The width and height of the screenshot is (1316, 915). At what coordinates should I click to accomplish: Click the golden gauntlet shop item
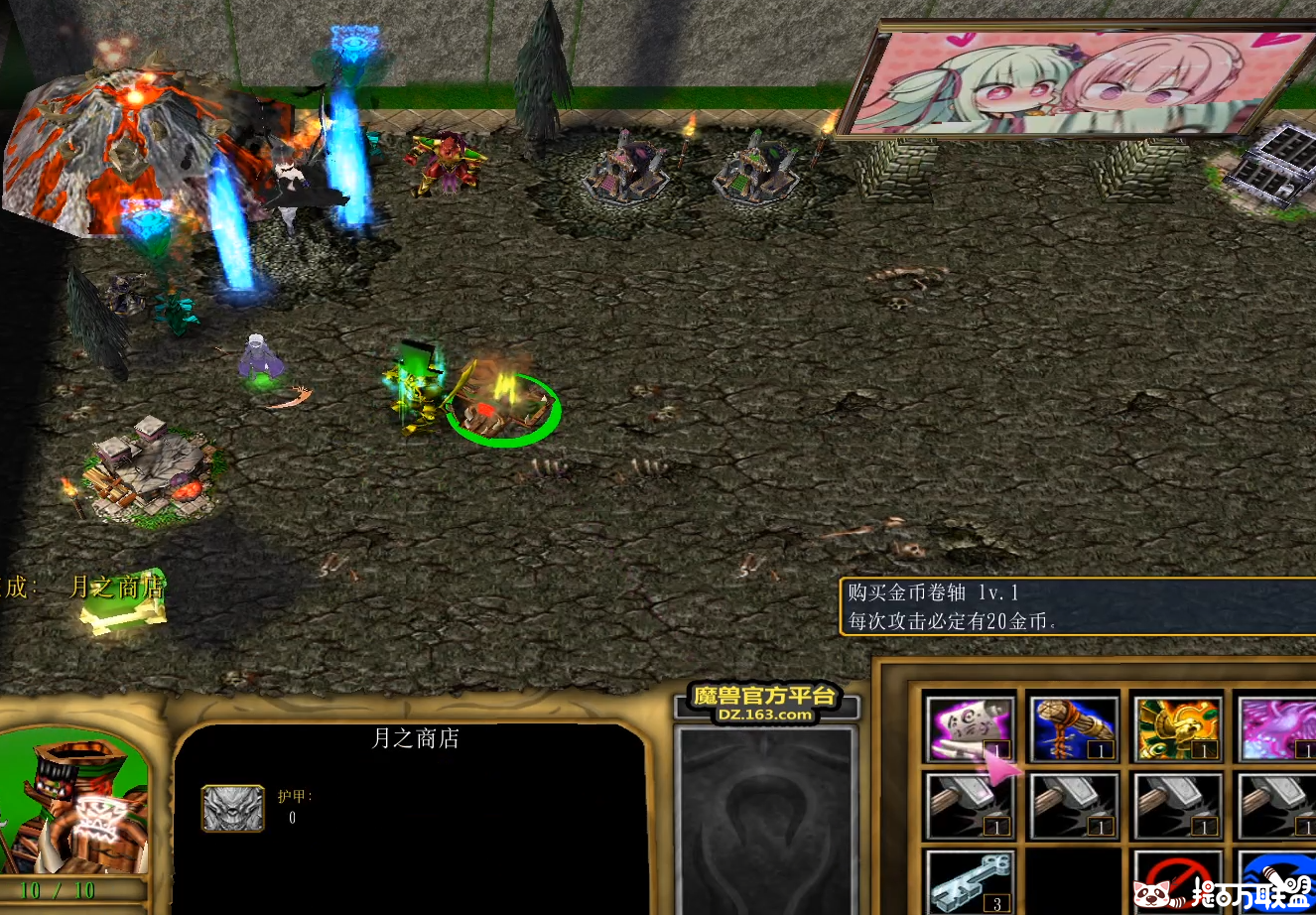click(1180, 727)
